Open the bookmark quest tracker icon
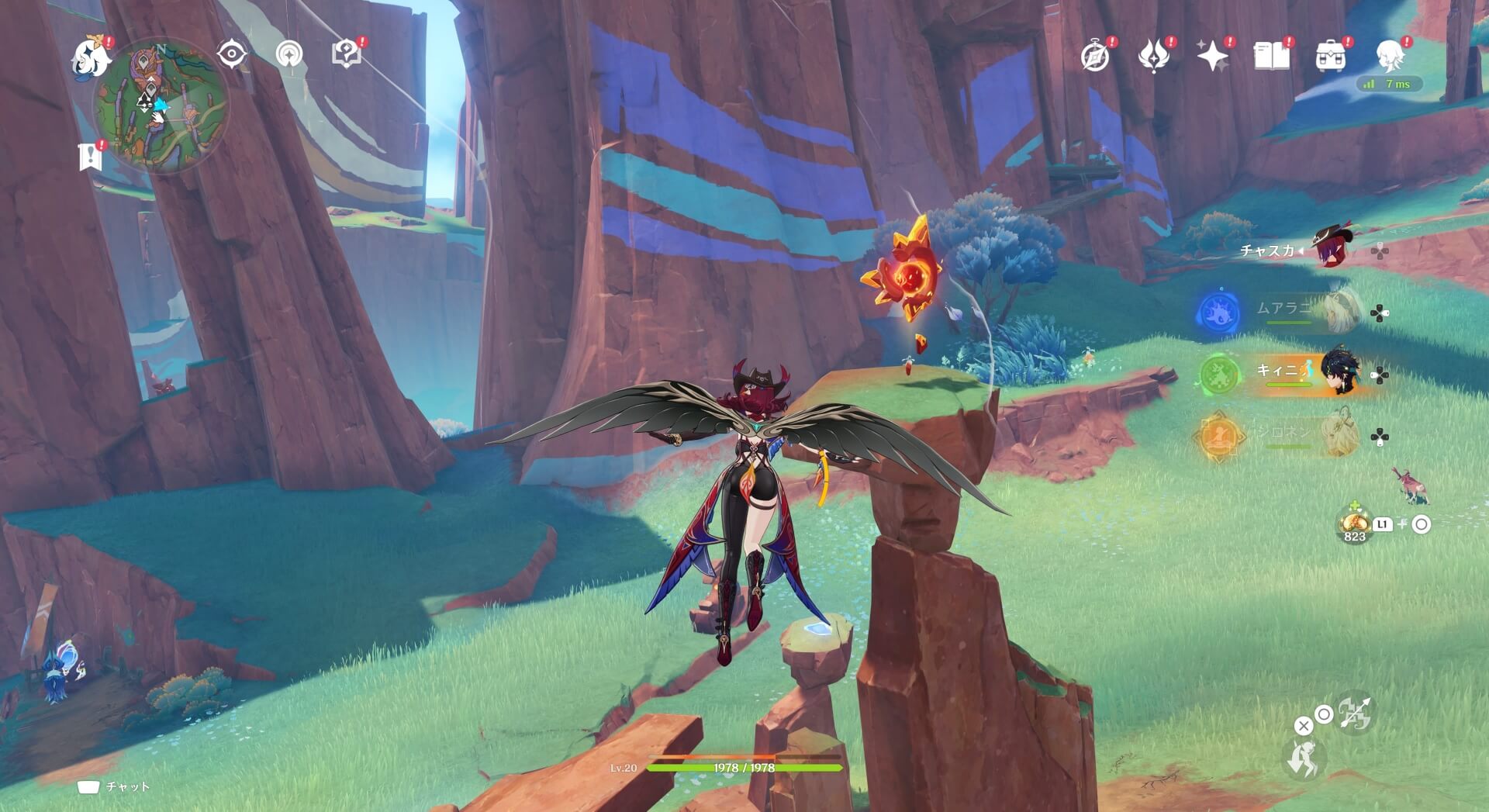 pyautogui.click(x=91, y=156)
